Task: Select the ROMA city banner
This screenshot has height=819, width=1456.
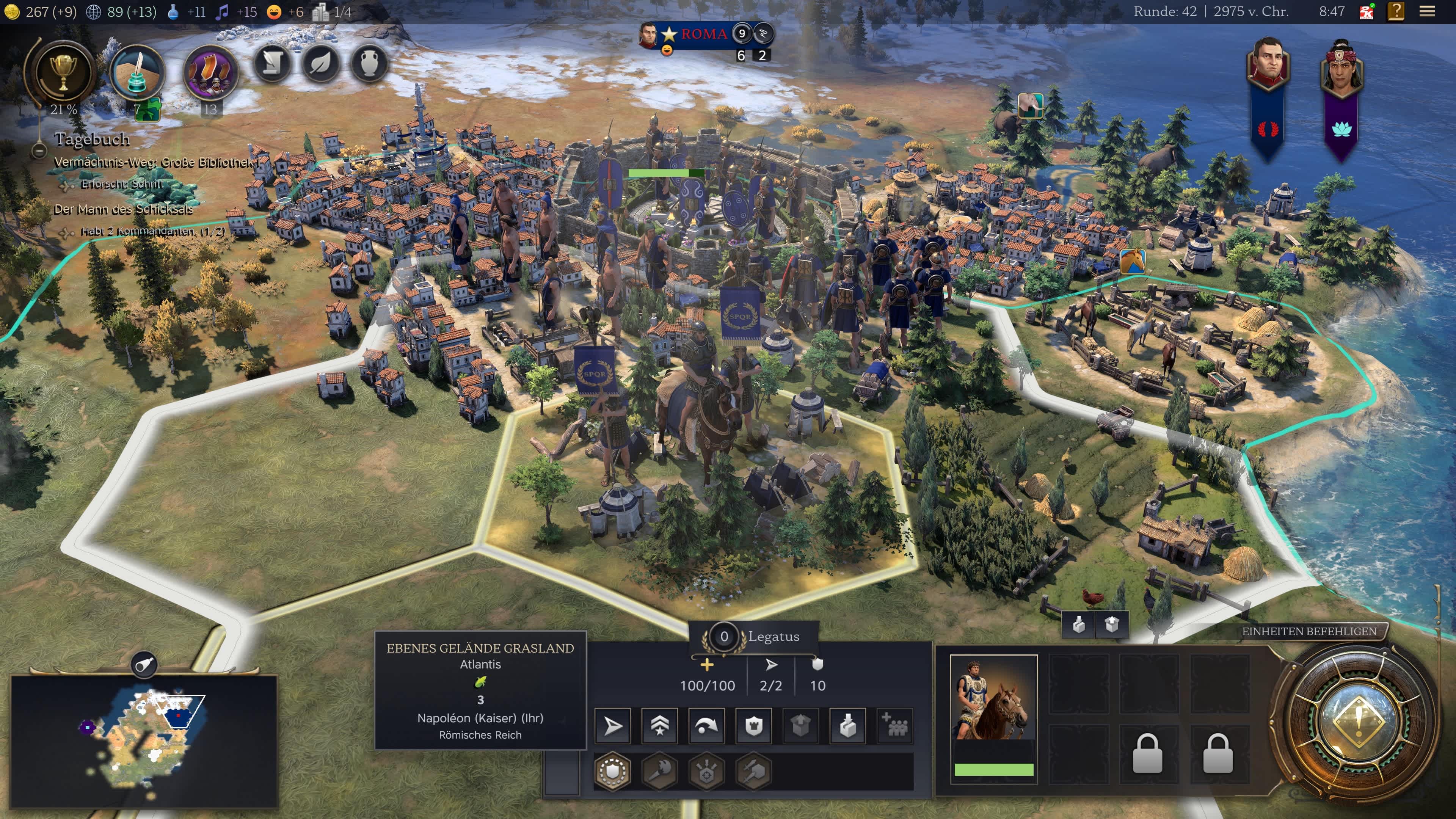Action: pos(703,34)
